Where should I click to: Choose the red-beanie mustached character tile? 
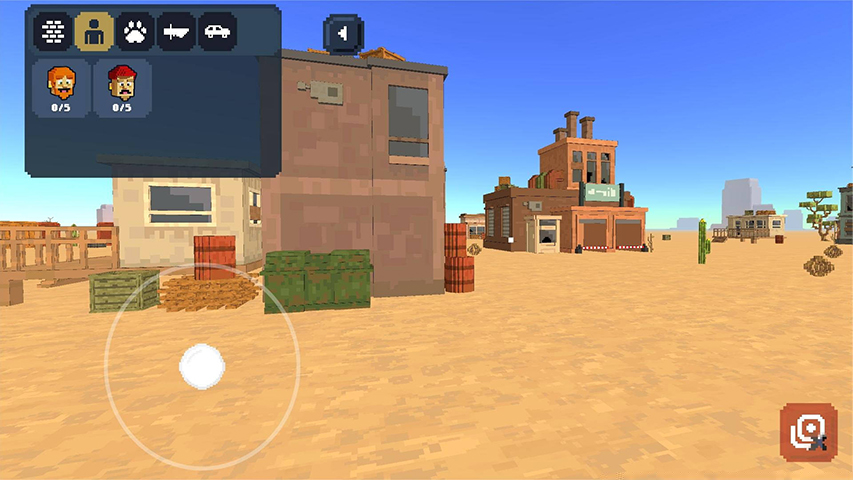(122, 87)
